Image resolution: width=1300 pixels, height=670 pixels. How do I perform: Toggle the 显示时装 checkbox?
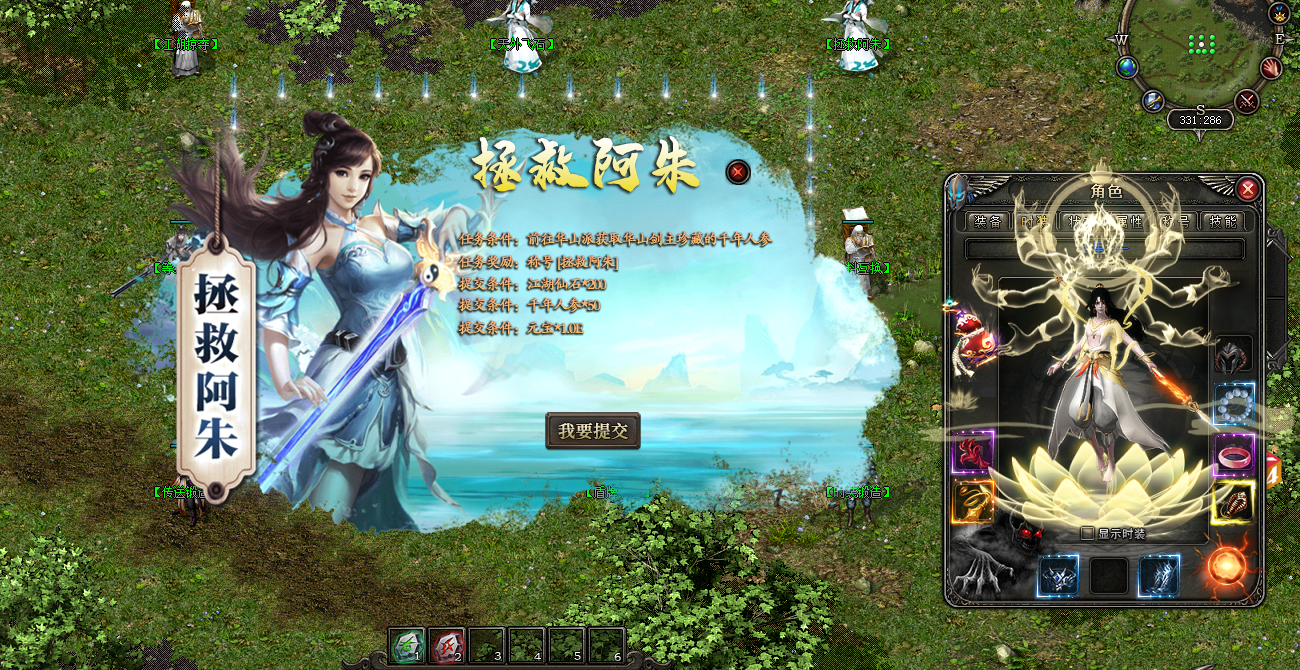[x=1088, y=534]
